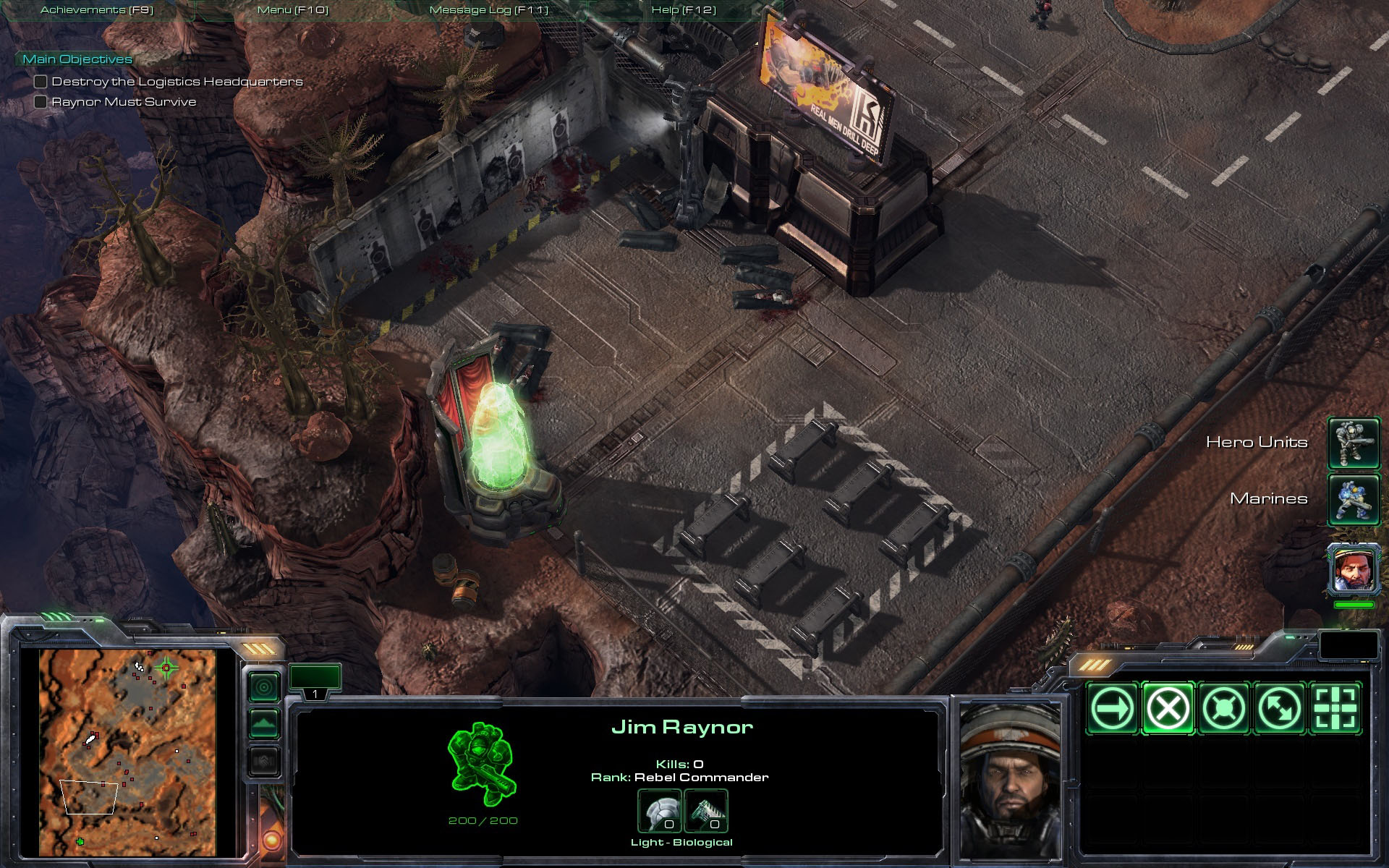The image size is (1389, 868).
Task: Activate the Move command arrow
Action: [1112, 708]
